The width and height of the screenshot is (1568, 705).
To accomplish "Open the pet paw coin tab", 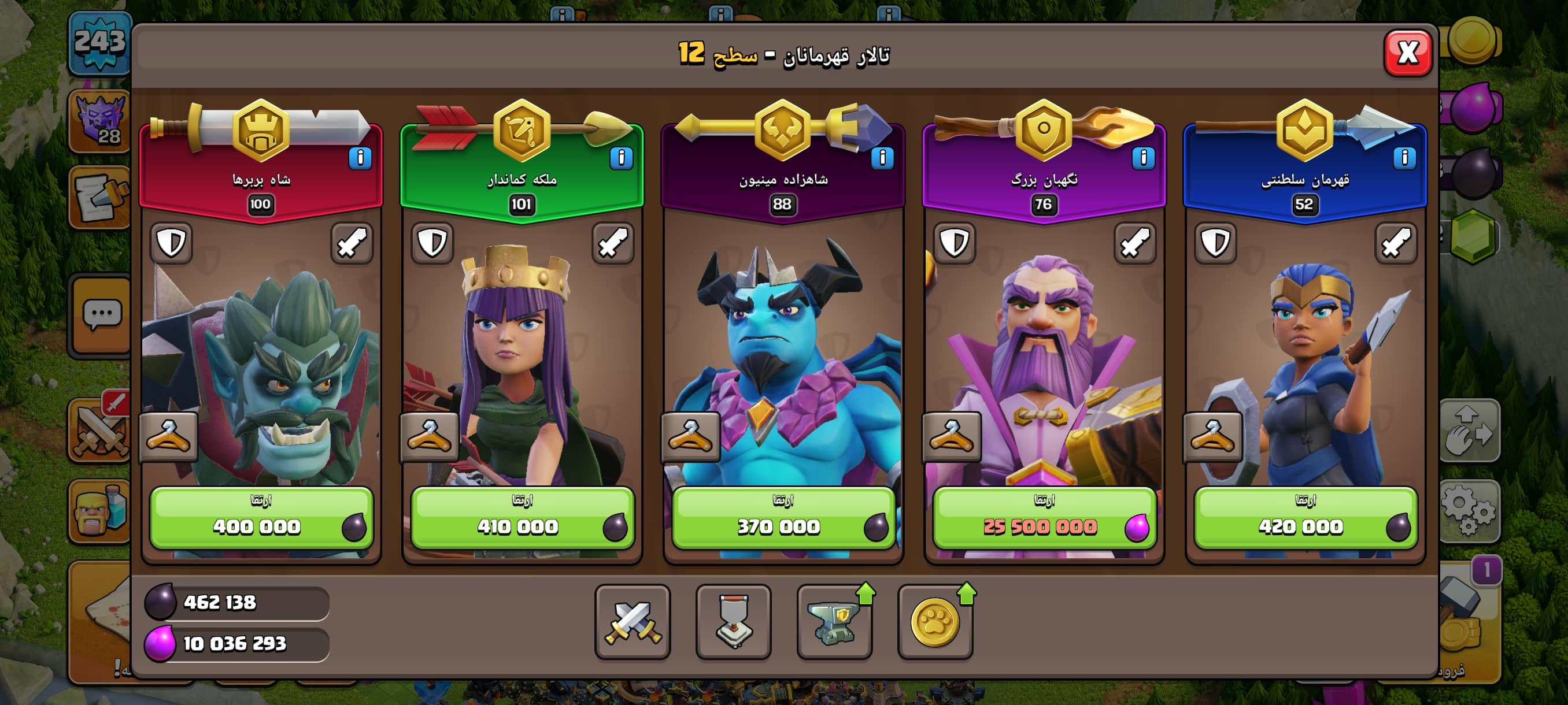I will [x=935, y=622].
